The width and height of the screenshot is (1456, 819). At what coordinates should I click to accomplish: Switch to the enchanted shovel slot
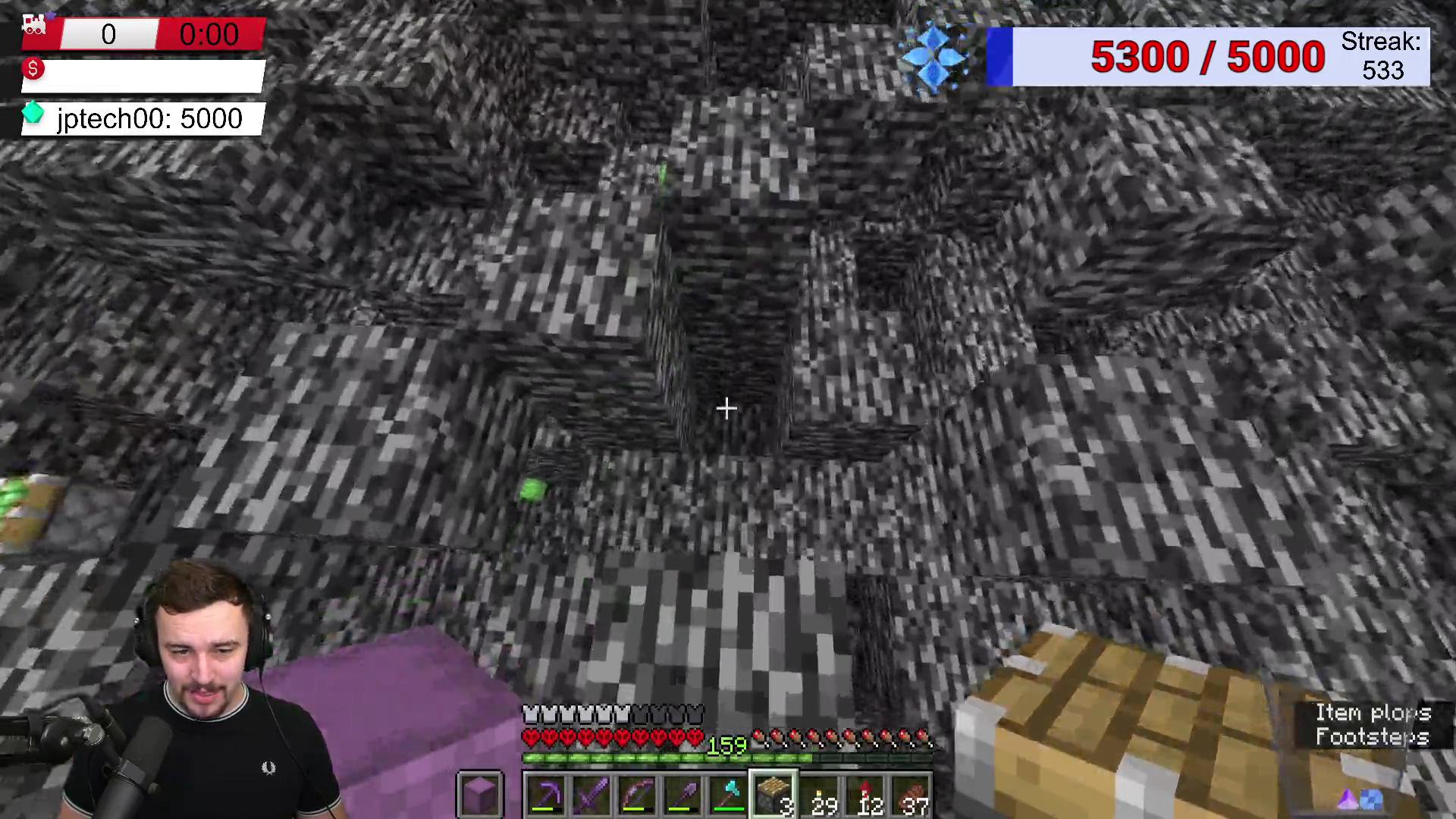point(682,795)
